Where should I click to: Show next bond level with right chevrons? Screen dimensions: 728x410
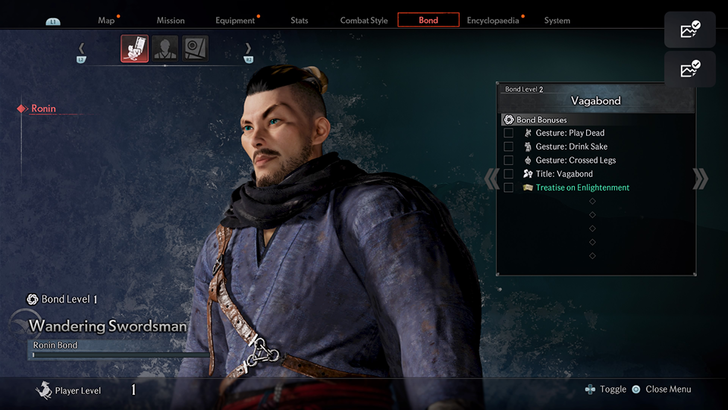point(700,178)
